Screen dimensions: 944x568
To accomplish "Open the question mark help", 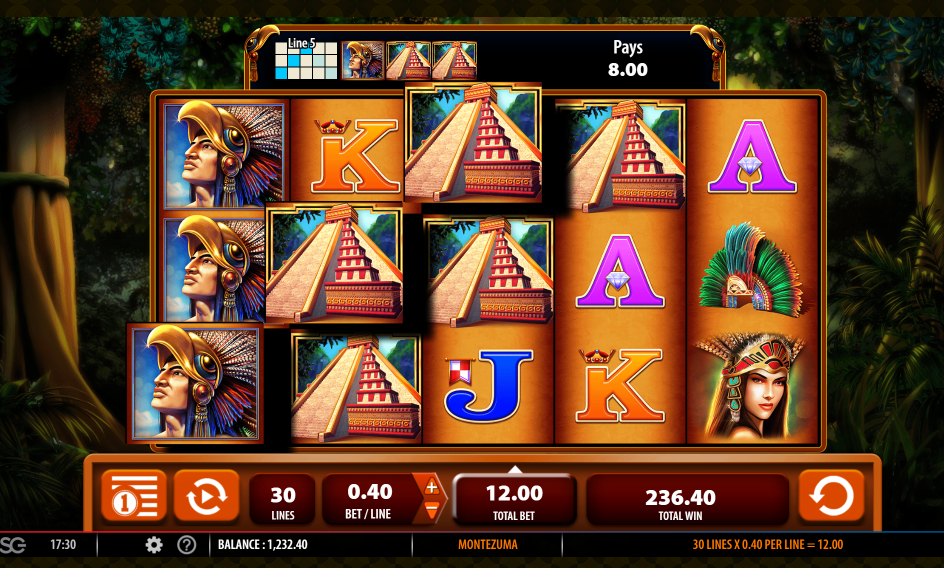I will (186, 545).
